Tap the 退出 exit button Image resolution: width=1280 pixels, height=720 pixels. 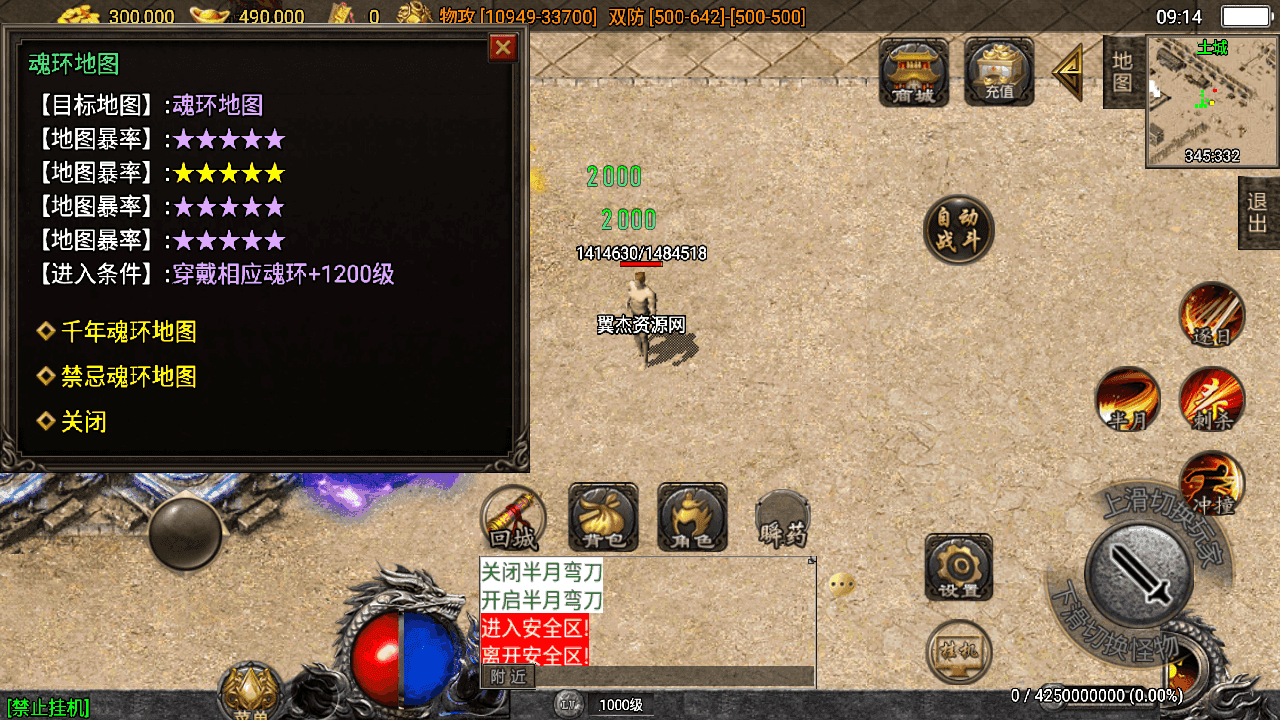[1258, 213]
